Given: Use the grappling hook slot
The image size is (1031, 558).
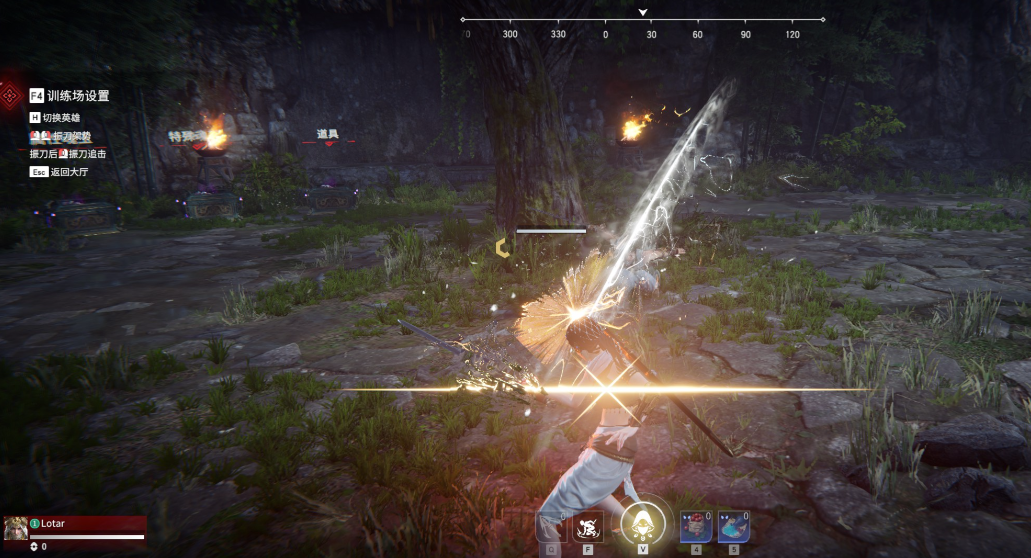Looking at the screenshot, I should coord(551,526).
